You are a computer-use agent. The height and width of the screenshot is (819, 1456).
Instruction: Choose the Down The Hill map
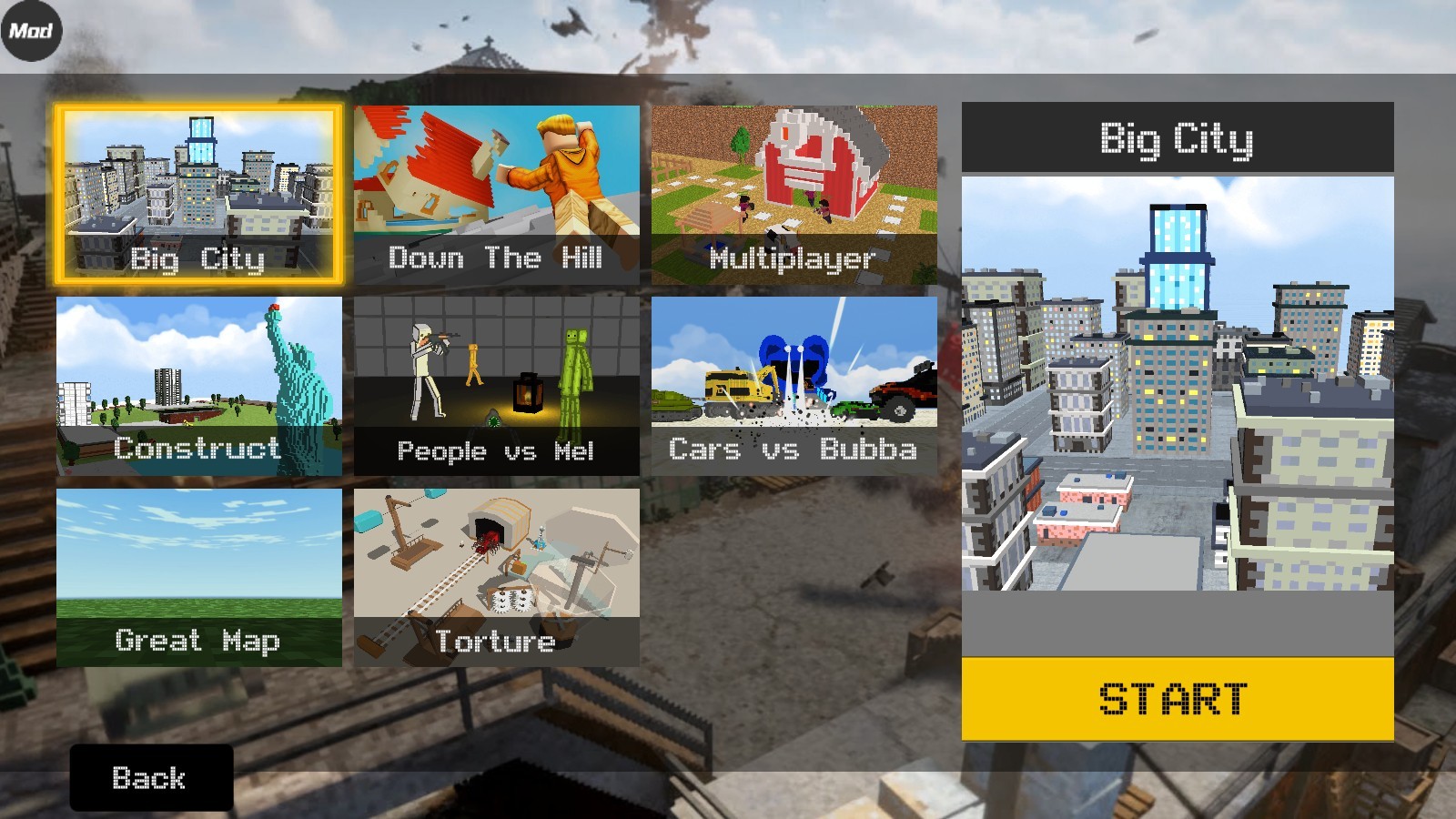pyautogui.click(x=496, y=195)
